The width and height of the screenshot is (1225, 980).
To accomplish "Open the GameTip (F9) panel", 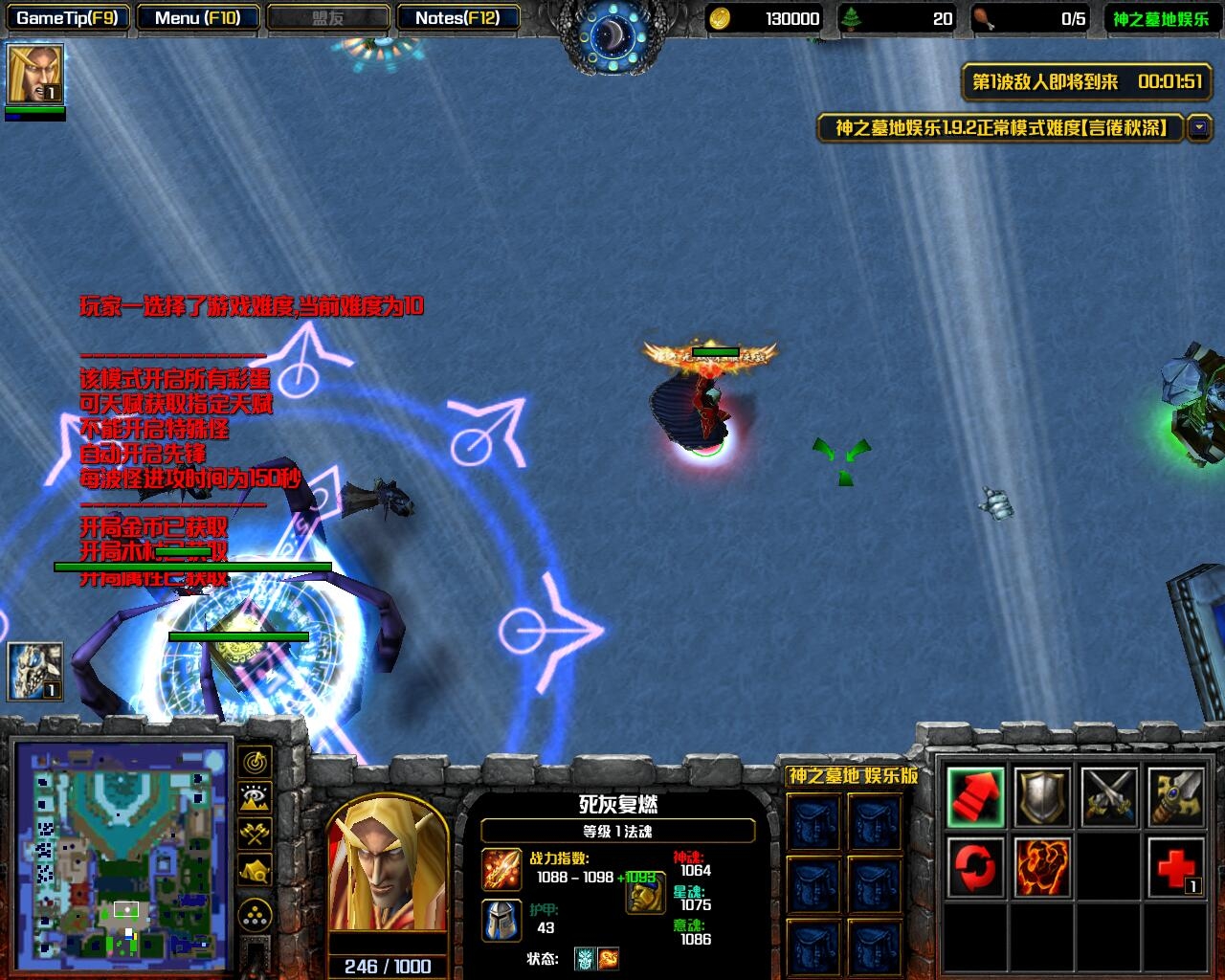I will 67,17.
